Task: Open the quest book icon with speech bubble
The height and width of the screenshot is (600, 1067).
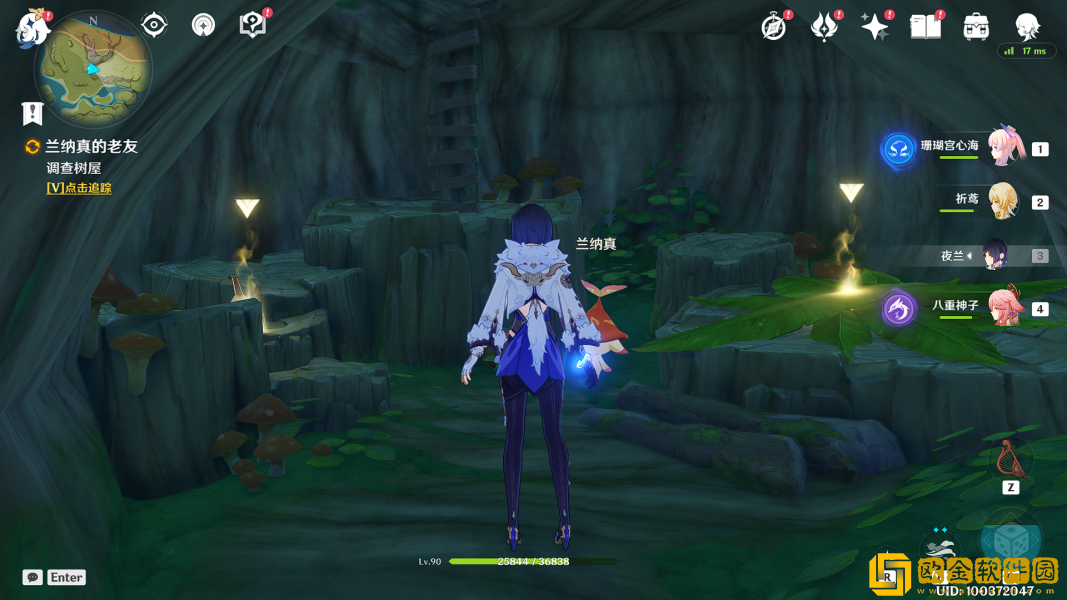Action: [253, 25]
